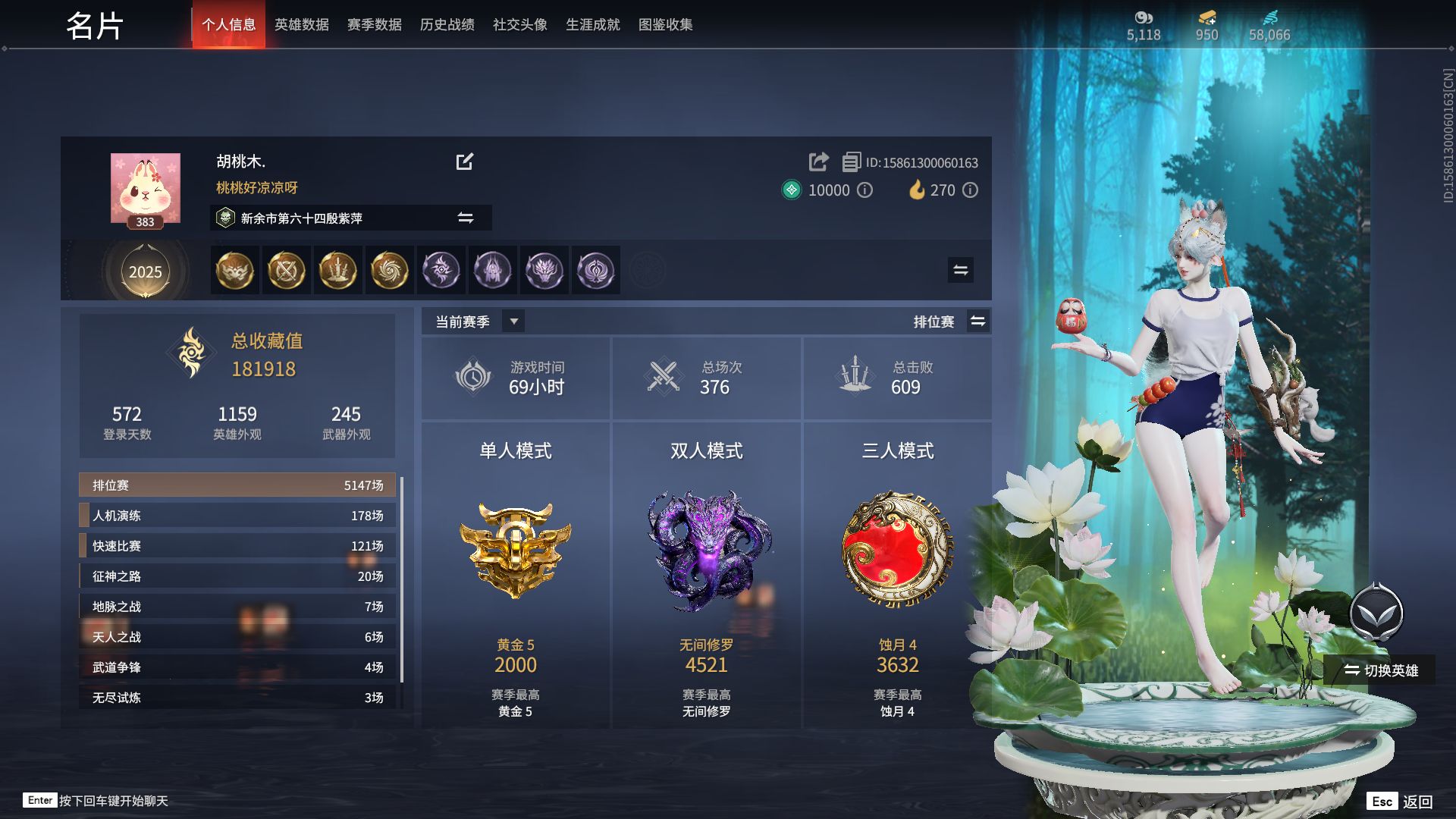Click the swap icon next to 新余市第六十四殷紫萍 guild

467,218
